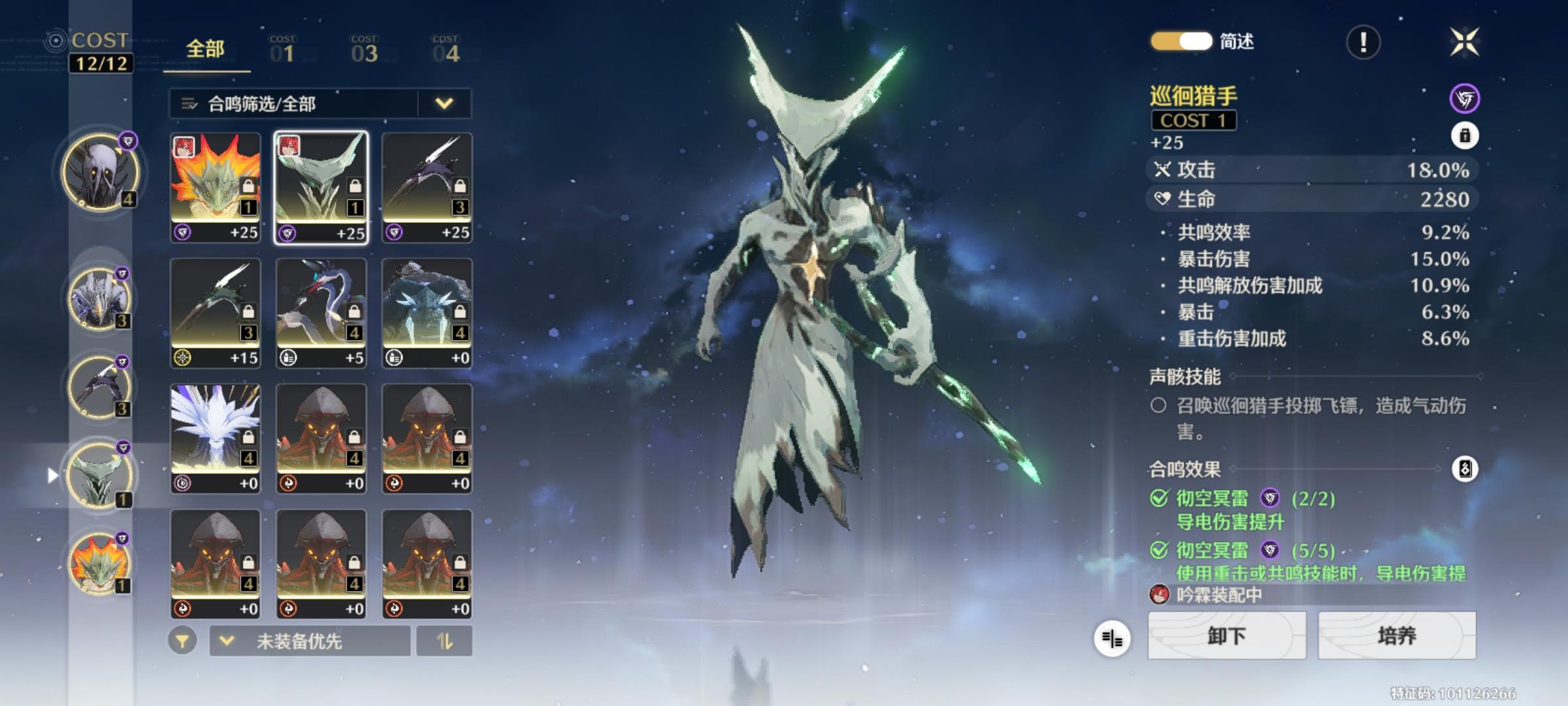Choose the white spiky-haired echo card
This screenshot has width=1568, height=706.
(x=216, y=438)
